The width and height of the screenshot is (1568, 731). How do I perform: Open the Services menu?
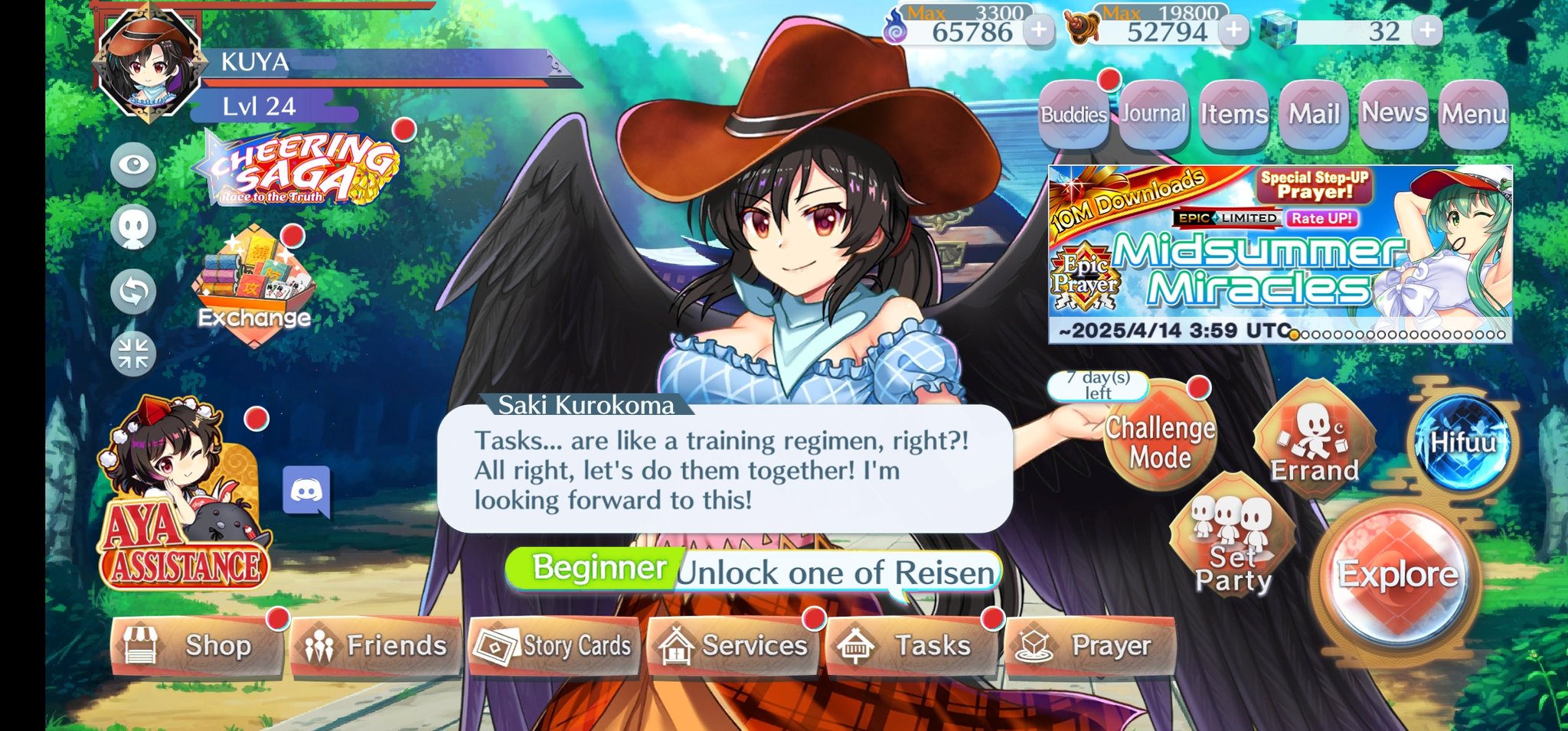733,646
